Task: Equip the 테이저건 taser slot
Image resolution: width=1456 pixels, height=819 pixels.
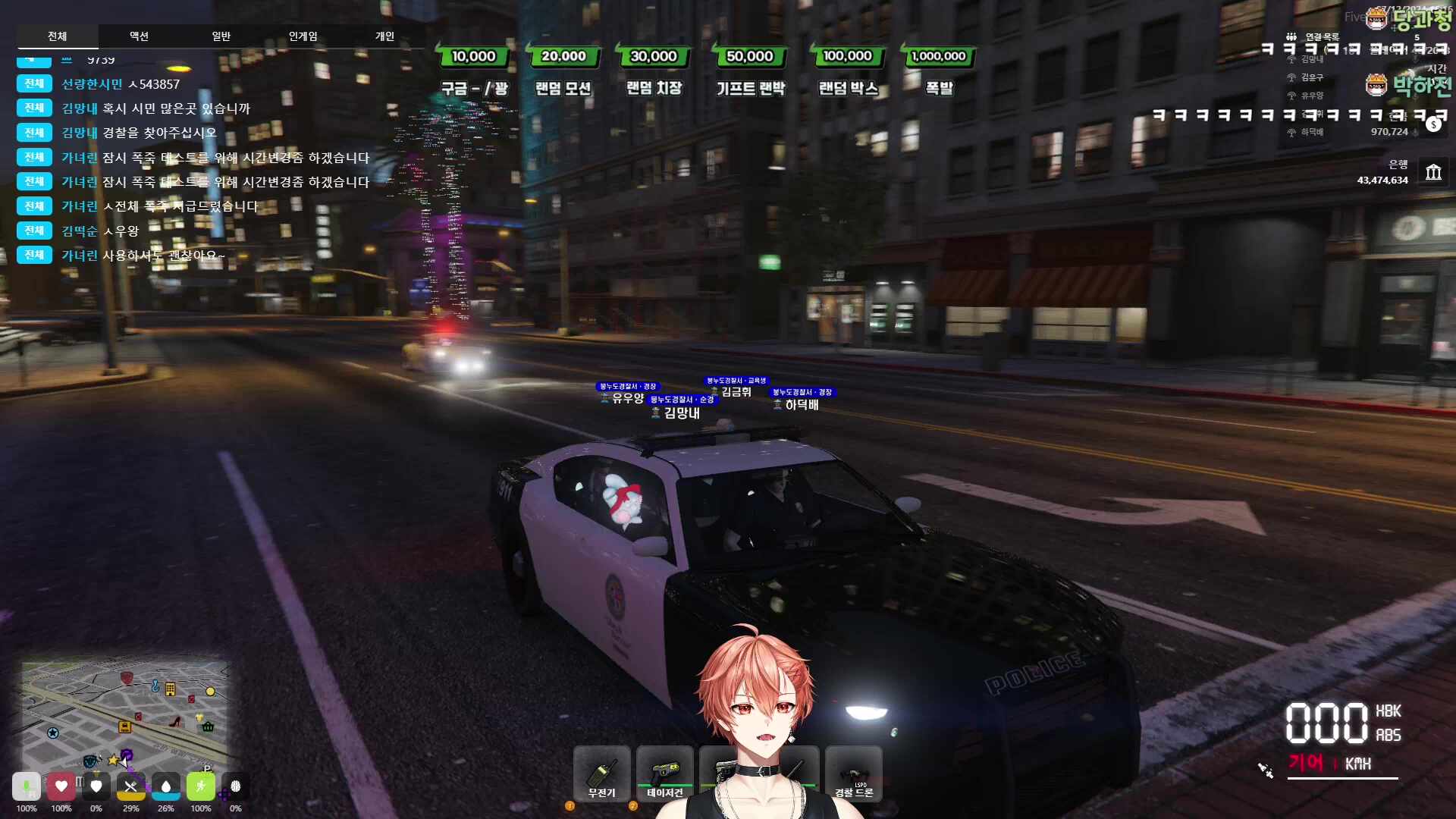Action: click(664, 773)
